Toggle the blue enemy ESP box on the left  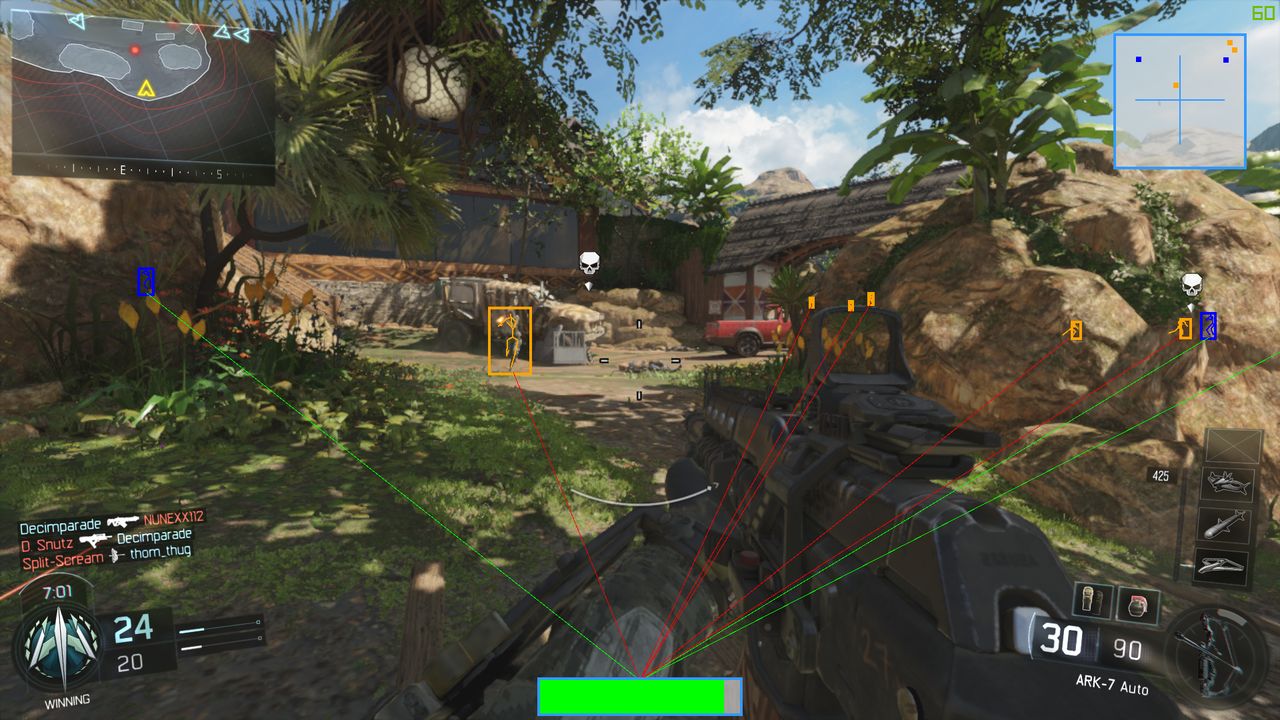[144, 283]
